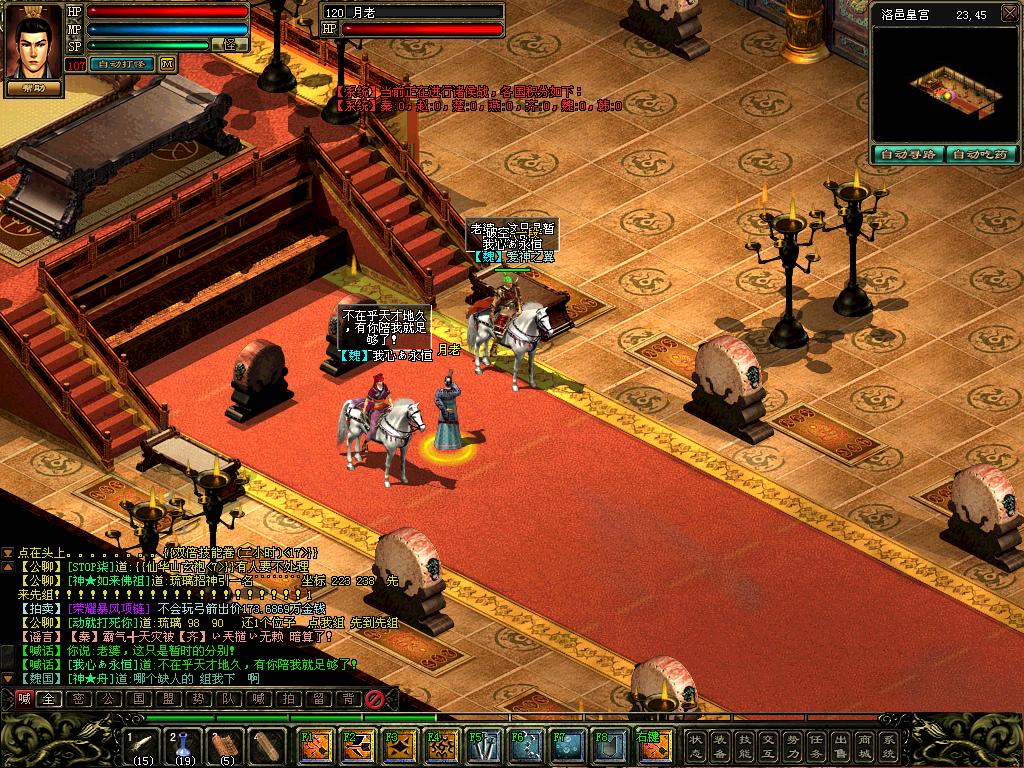The image size is (1024, 768).
Task: Click the red prohibition chat filter icon
Action: click(375, 699)
